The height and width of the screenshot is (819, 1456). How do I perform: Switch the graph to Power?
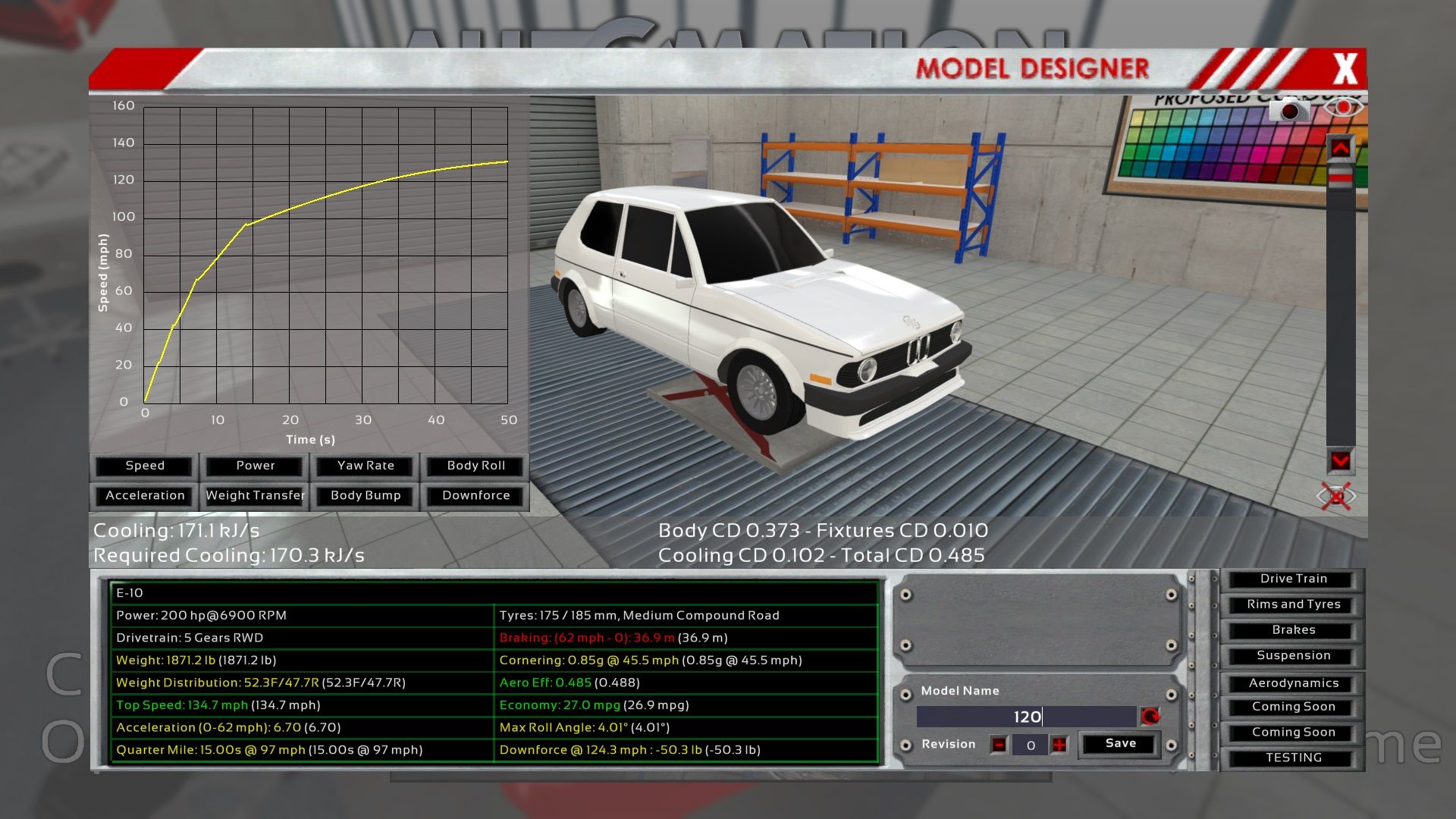point(256,466)
